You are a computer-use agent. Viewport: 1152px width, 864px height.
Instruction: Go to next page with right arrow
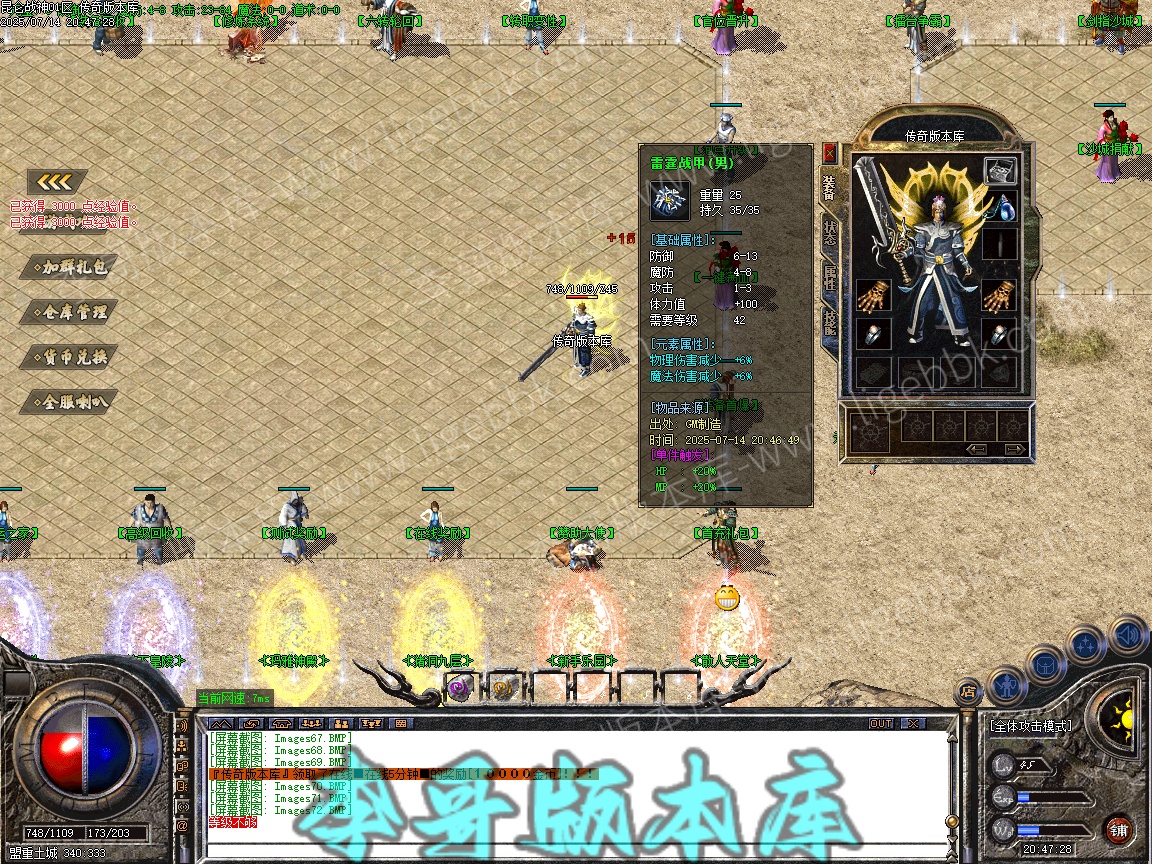pos(1014,450)
